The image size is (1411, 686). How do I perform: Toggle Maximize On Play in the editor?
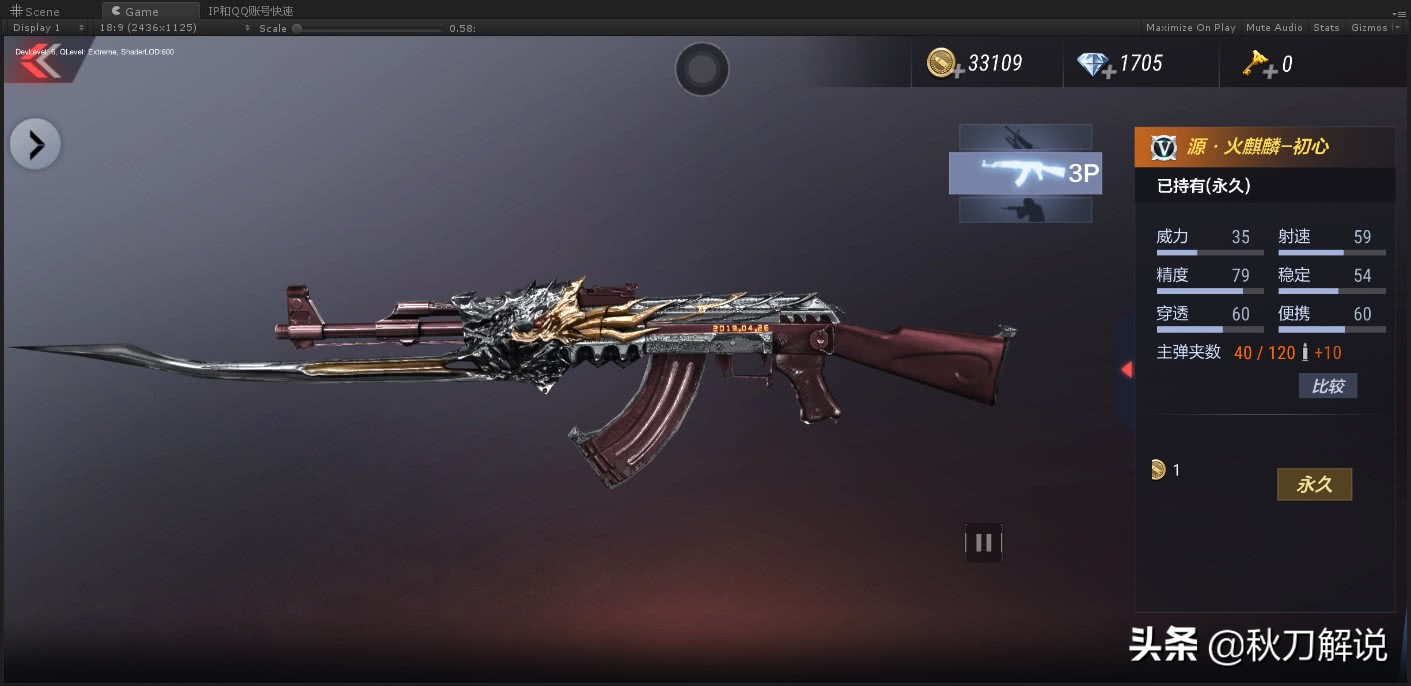[1190, 28]
